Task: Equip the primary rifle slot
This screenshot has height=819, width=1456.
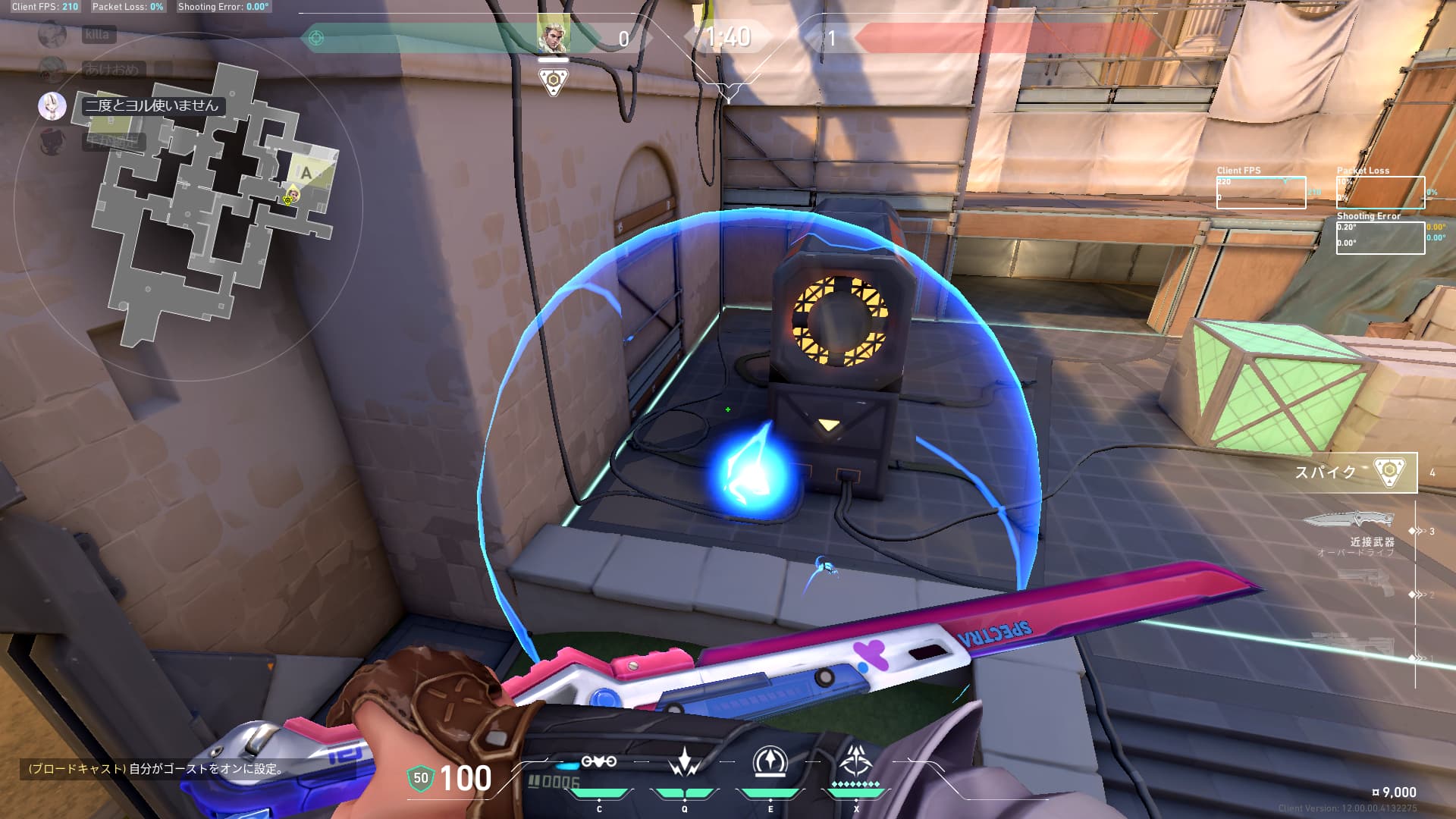Action: pos(1357,645)
